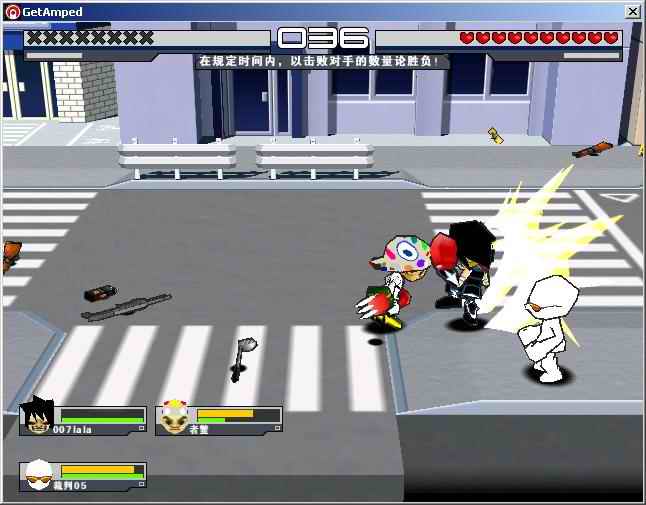Click the GetAmped title bar icon
The height and width of the screenshot is (505, 646).
point(12,11)
